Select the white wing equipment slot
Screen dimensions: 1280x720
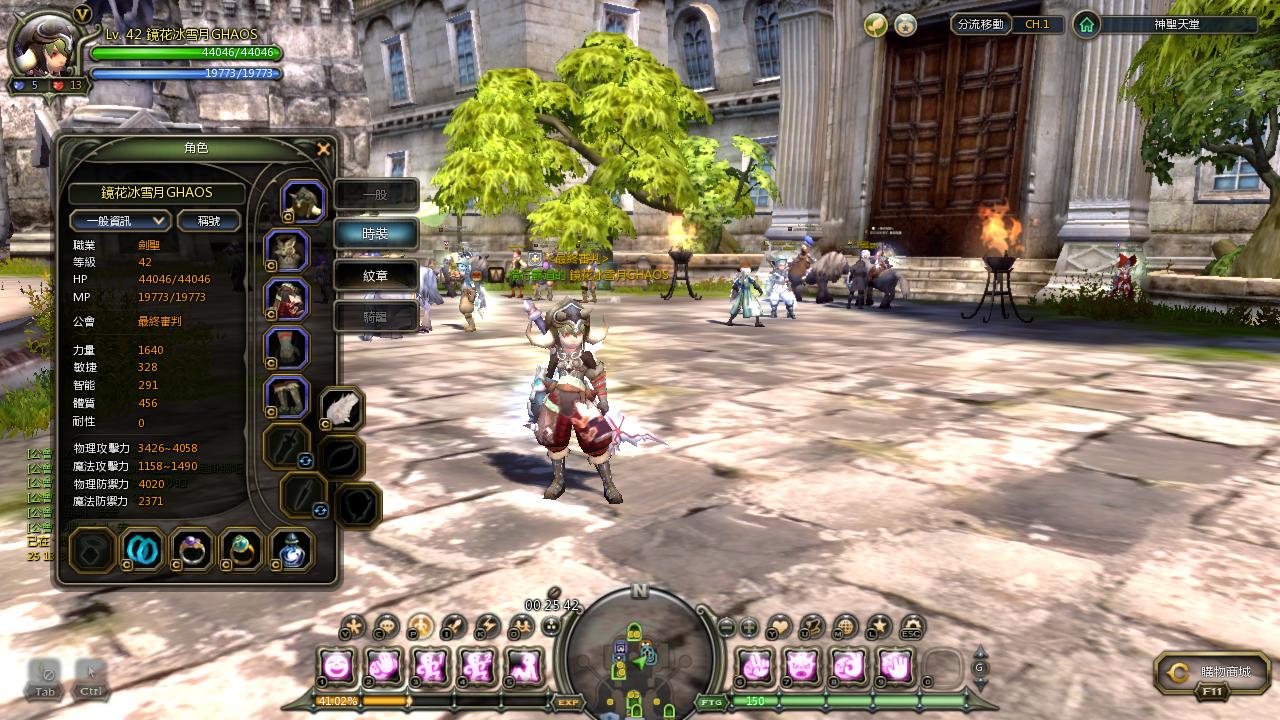pyautogui.click(x=342, y=409)
